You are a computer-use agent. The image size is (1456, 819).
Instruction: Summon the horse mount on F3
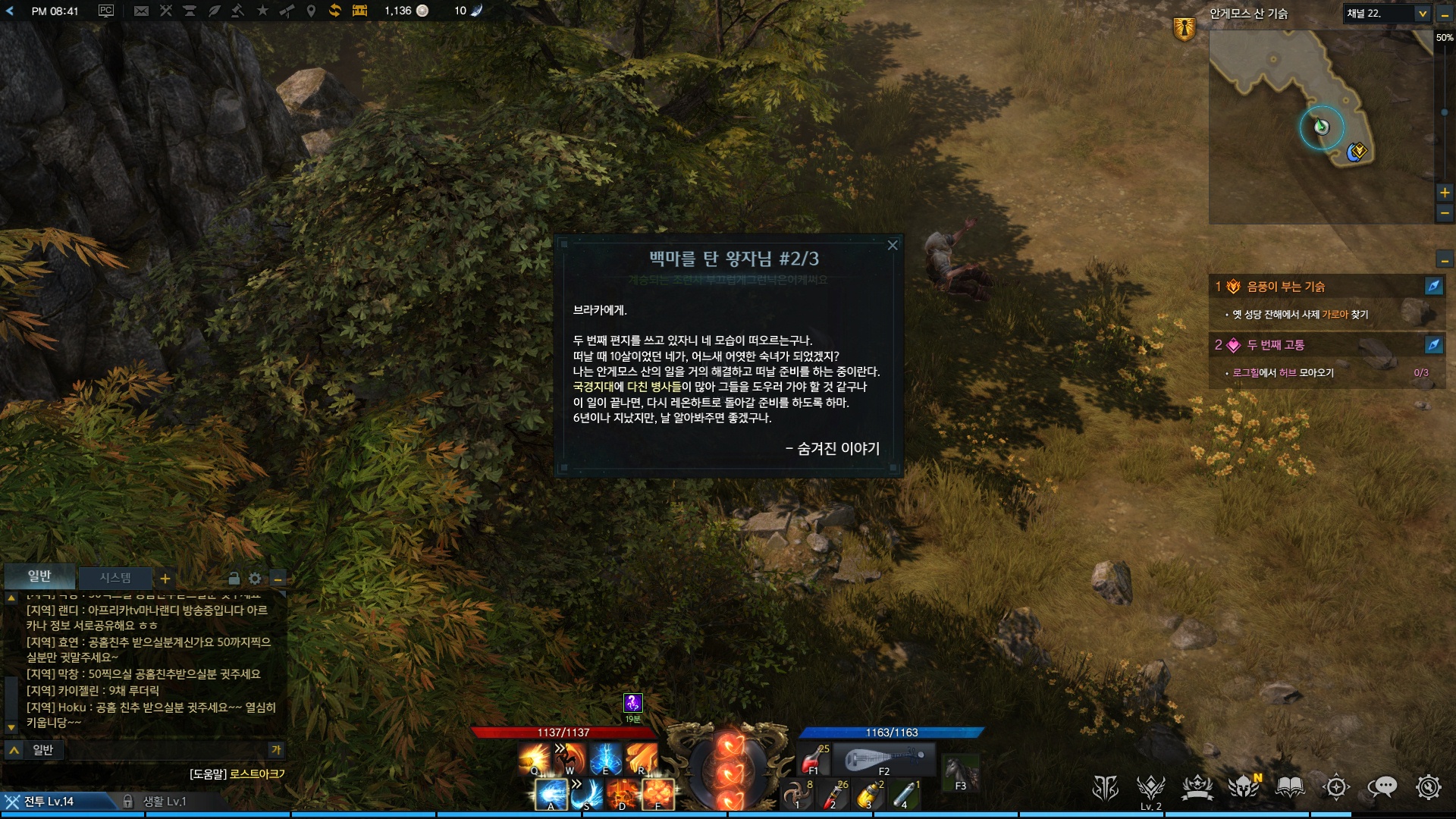960,773
